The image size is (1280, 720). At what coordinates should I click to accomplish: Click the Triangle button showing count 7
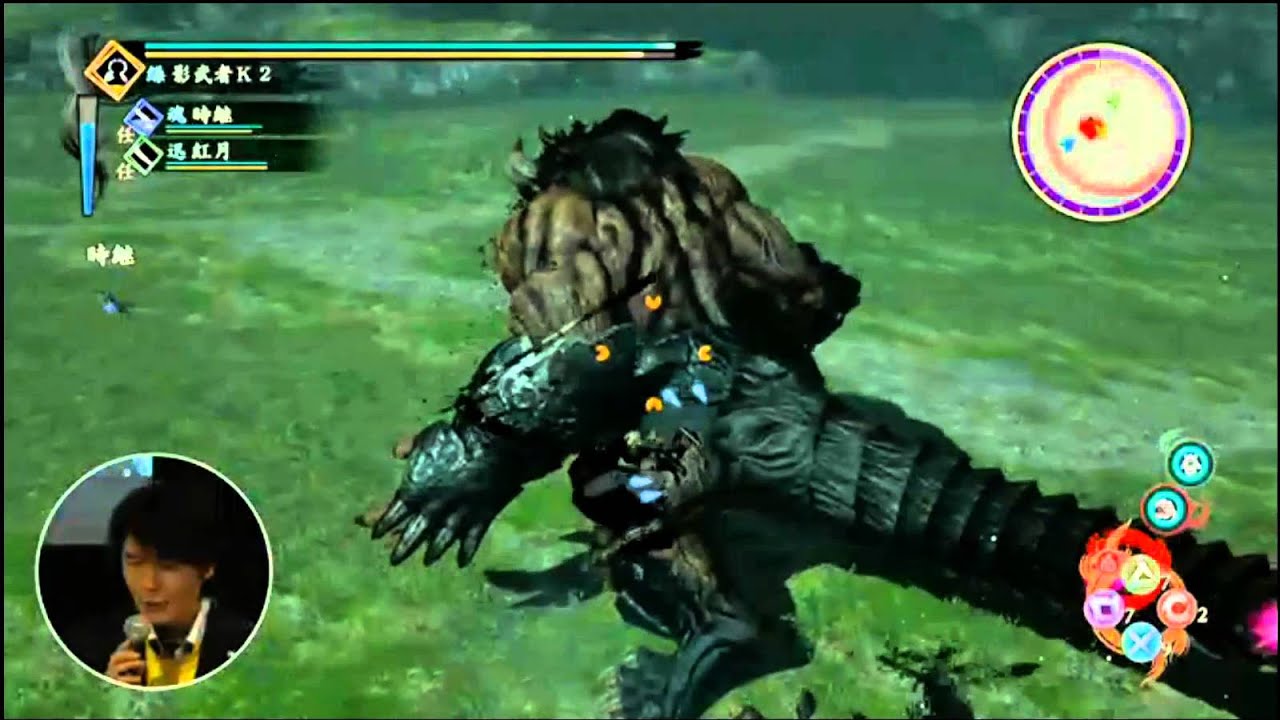(x=1142, y=574)
